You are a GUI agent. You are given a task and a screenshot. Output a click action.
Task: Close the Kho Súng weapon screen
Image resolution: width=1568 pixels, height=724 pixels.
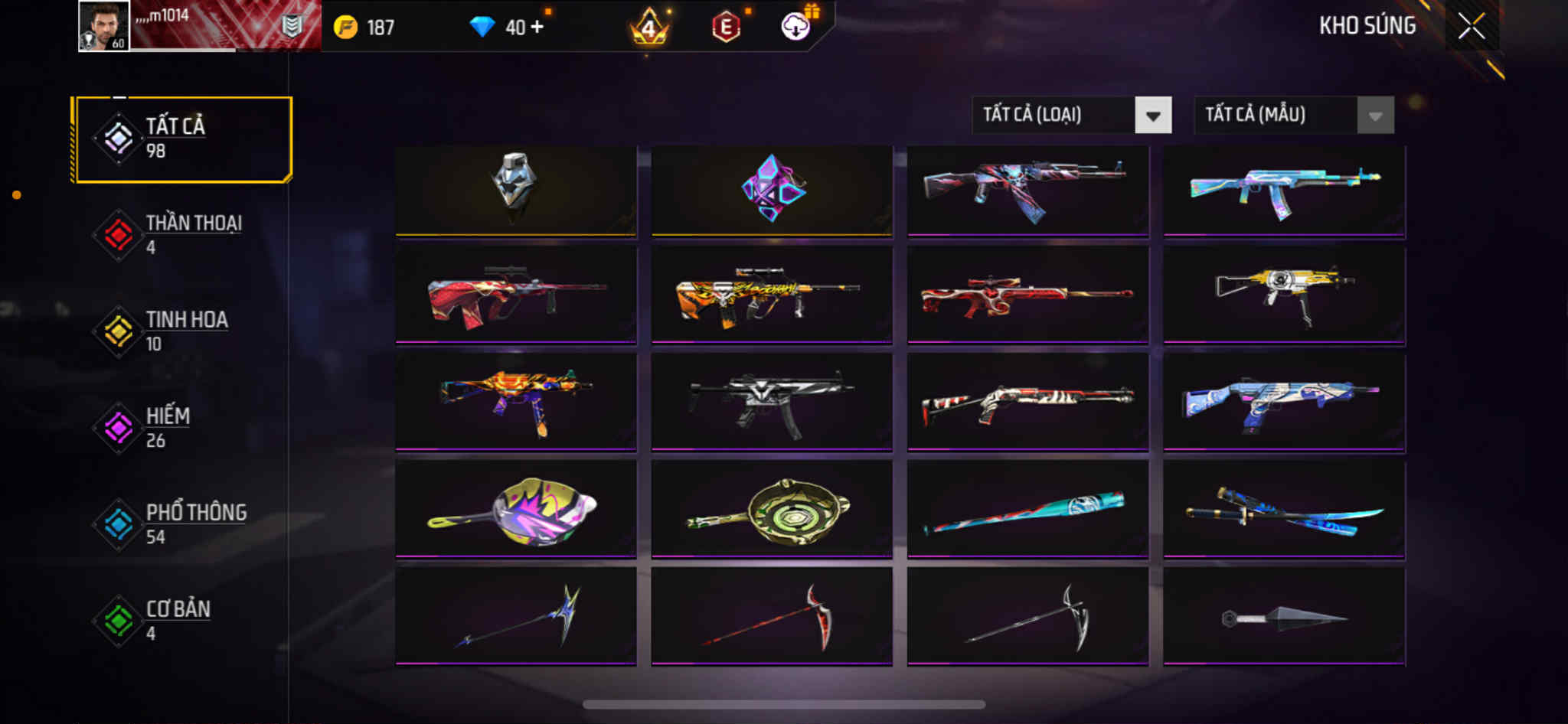1471,27
